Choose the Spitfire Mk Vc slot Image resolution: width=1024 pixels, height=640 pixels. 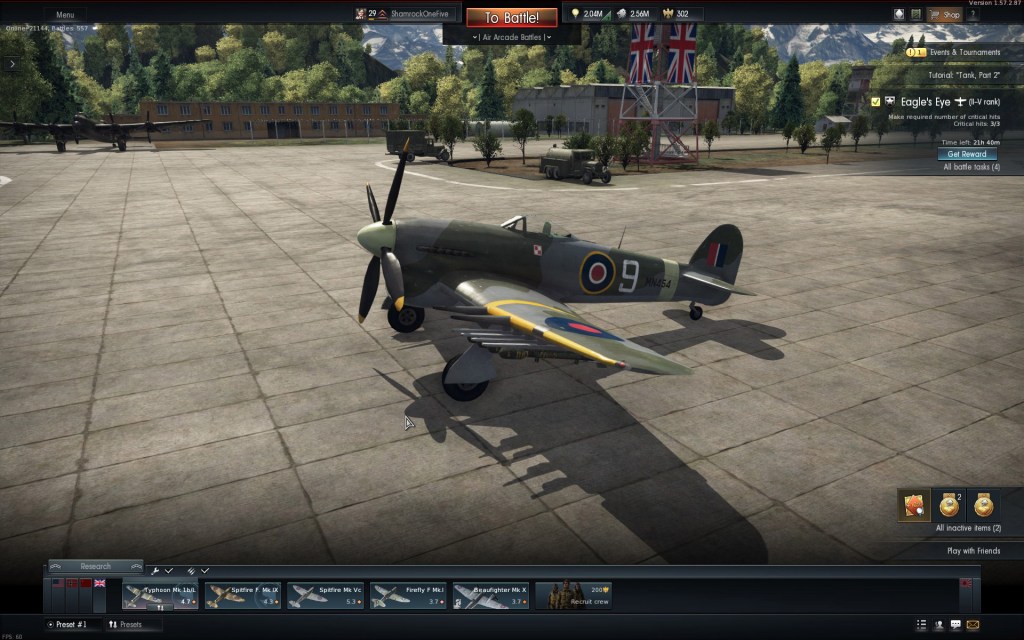click(326, 595)
